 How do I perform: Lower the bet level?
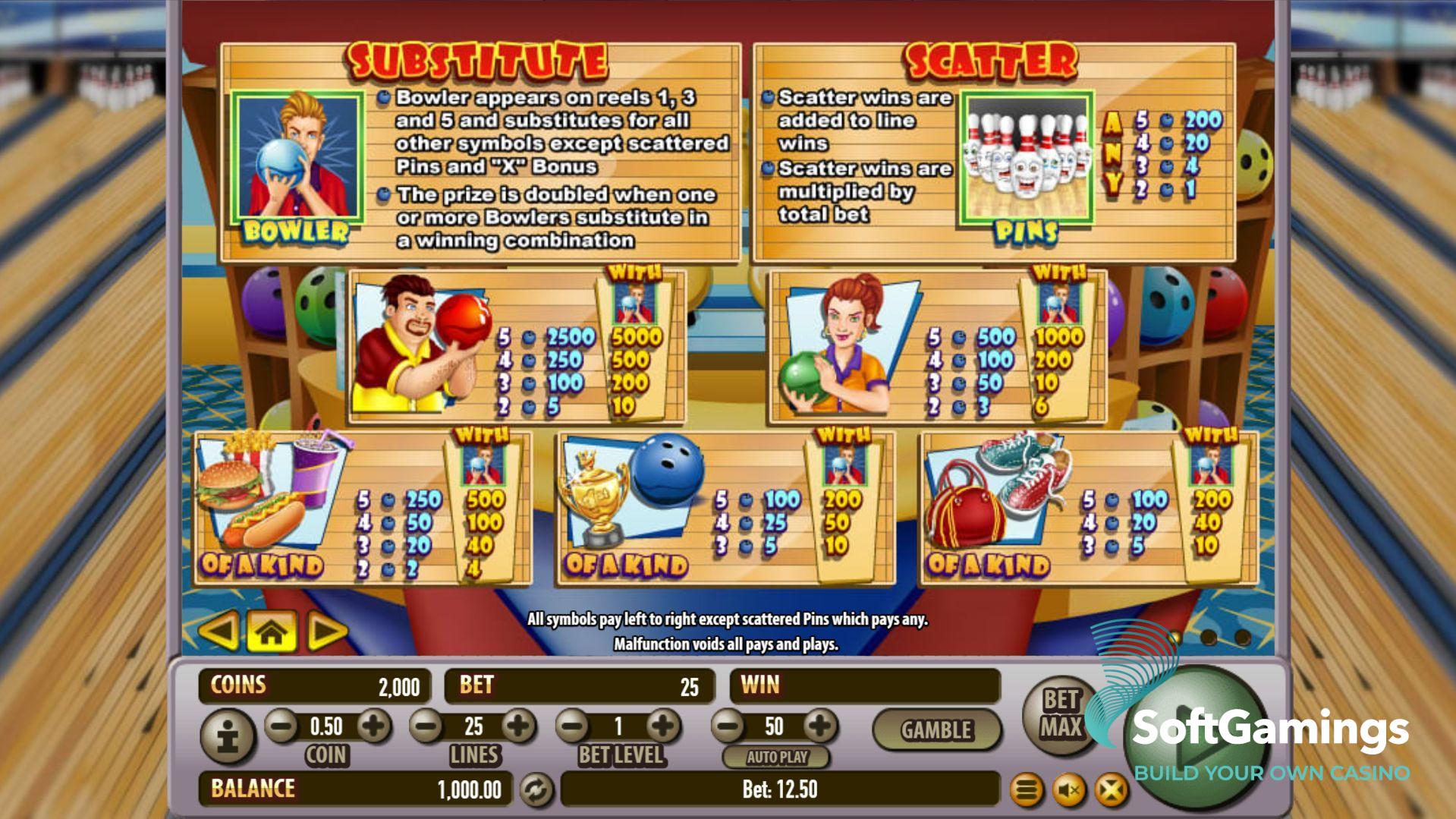[573, 726]
